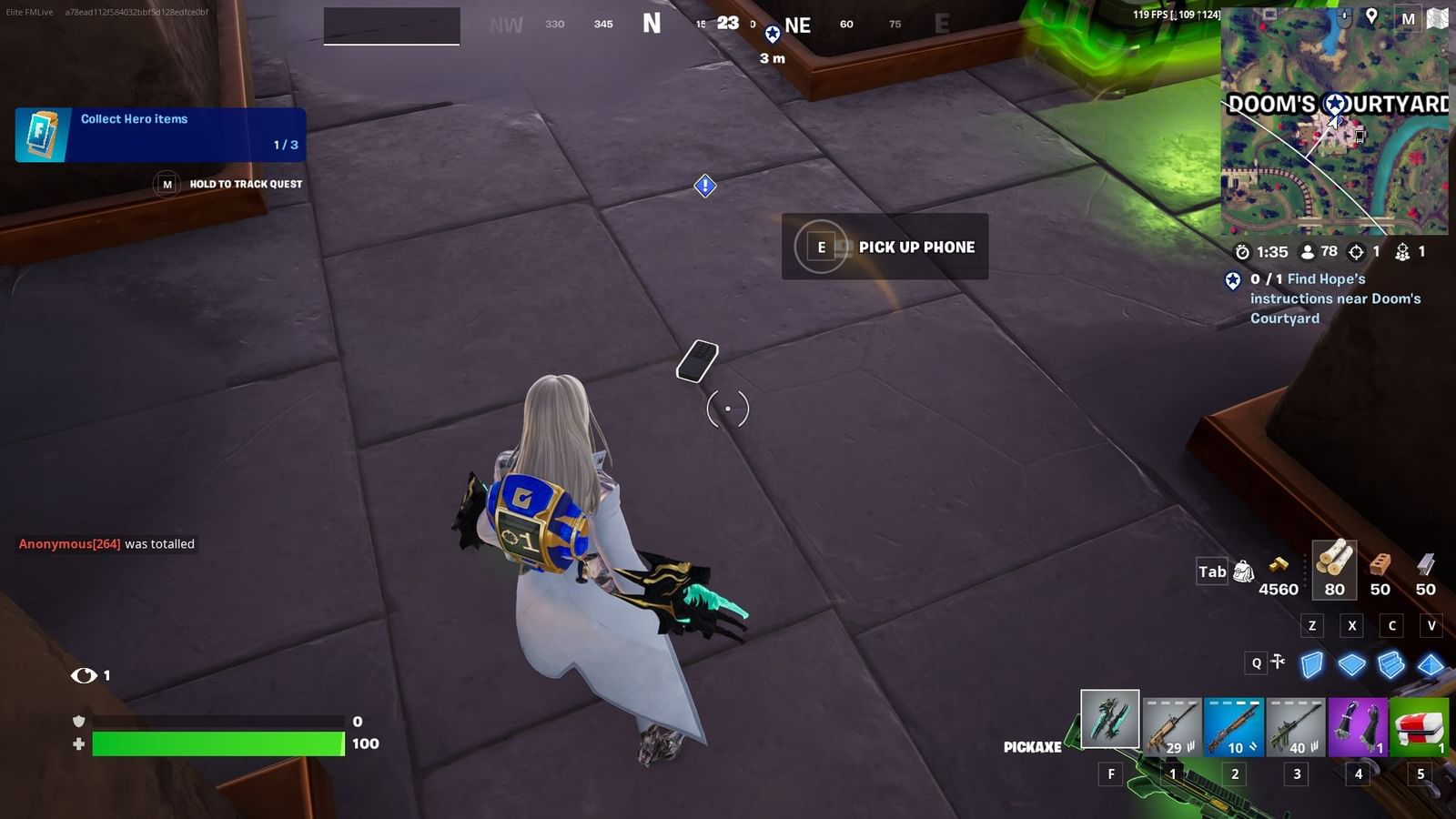Click the metal materials icon showing 50
Image resolution: width=1456 pixels, height=819 pixels.
[1424, 564]
